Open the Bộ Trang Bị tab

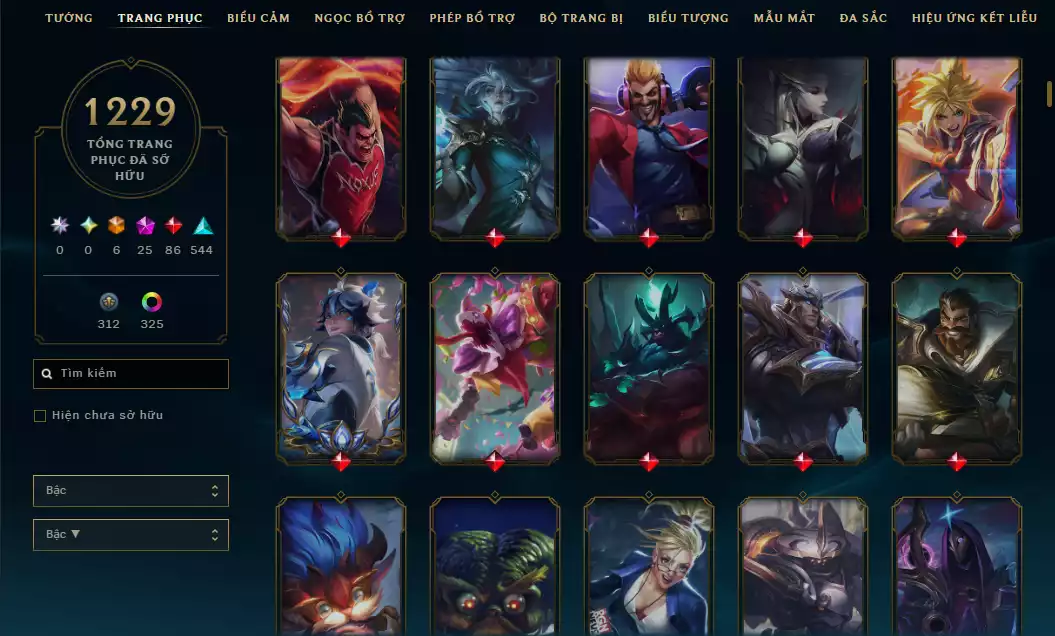point(581,18)
